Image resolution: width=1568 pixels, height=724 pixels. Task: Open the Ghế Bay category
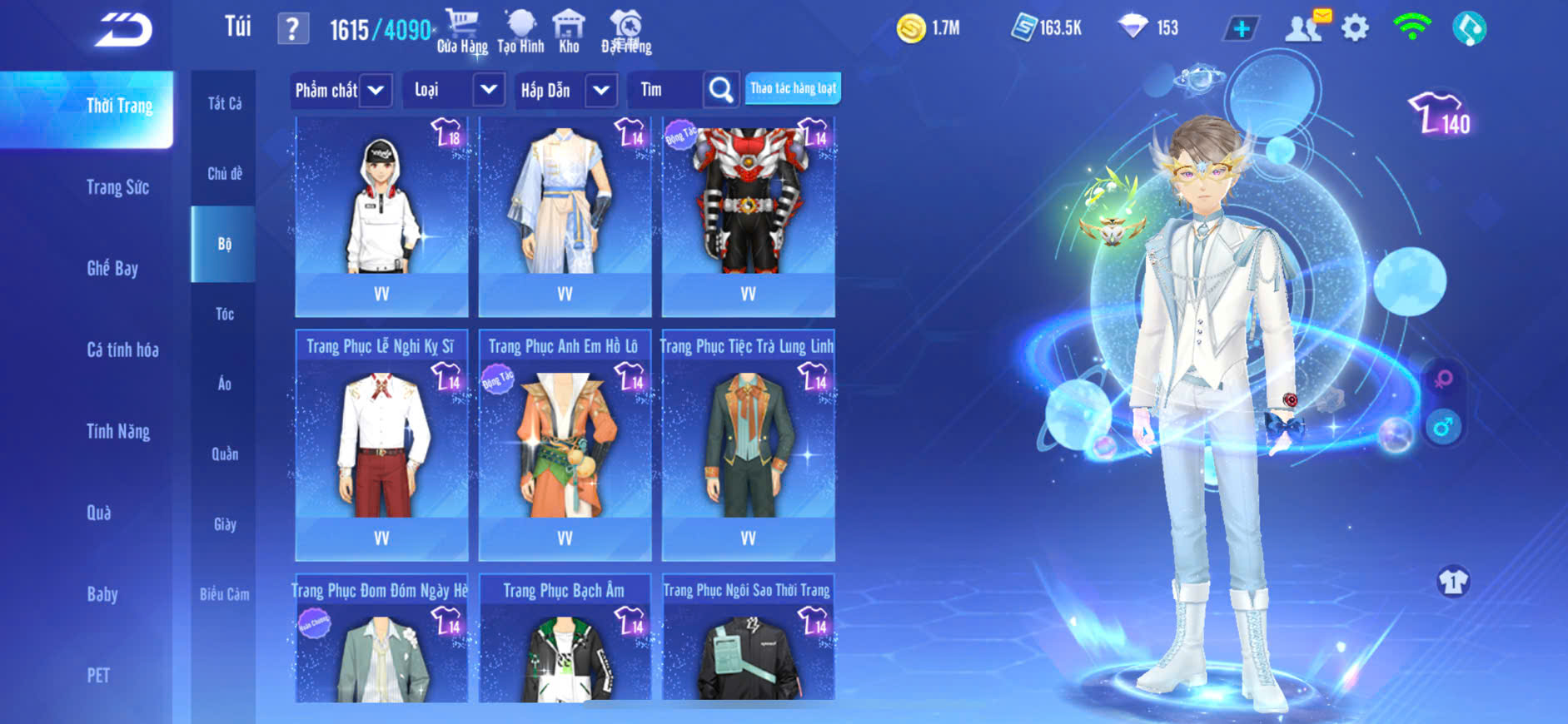pyautogui.click(x=112, y=268)
